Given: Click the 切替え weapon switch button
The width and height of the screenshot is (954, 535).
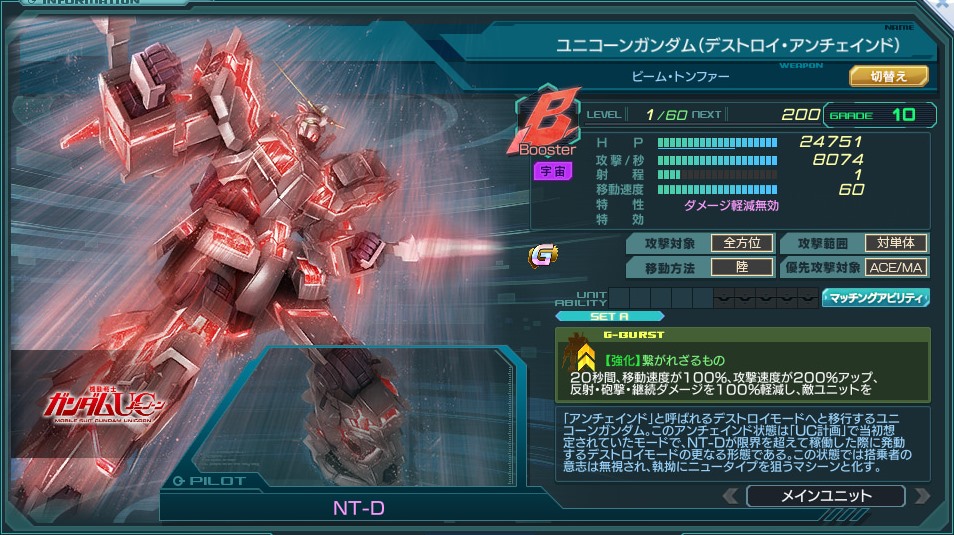Looking at the screenshot, I should [889, 76].
